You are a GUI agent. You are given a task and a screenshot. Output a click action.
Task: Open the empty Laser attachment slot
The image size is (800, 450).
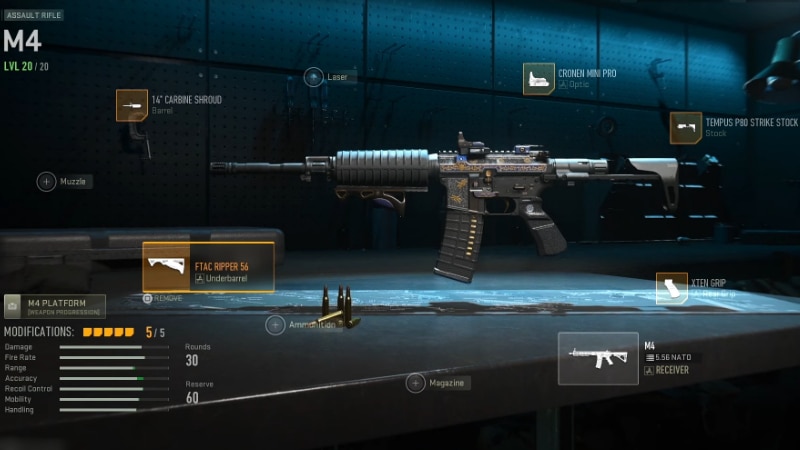point(314,77)
